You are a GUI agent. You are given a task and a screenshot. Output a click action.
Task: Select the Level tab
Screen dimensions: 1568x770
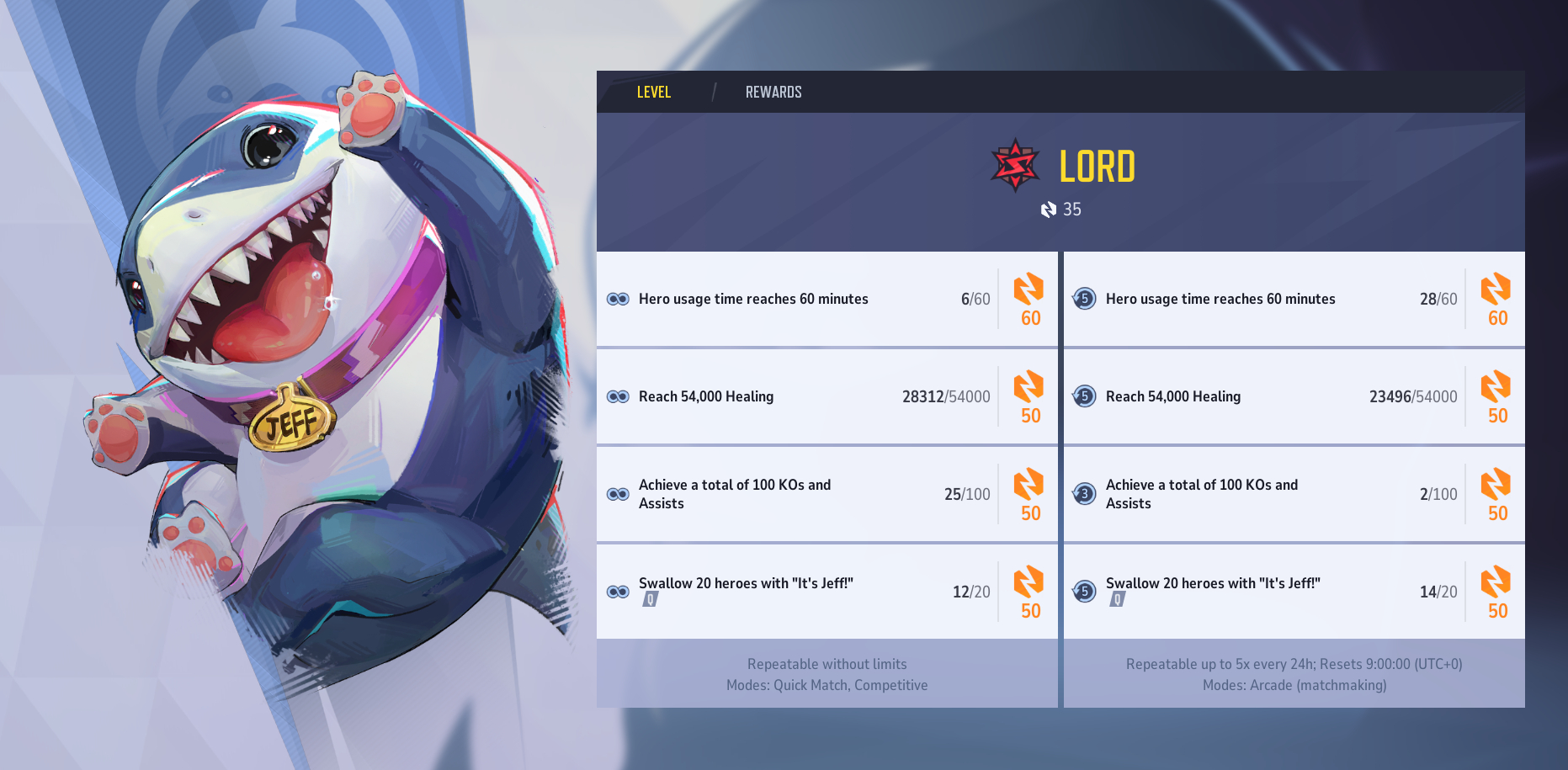654,93
